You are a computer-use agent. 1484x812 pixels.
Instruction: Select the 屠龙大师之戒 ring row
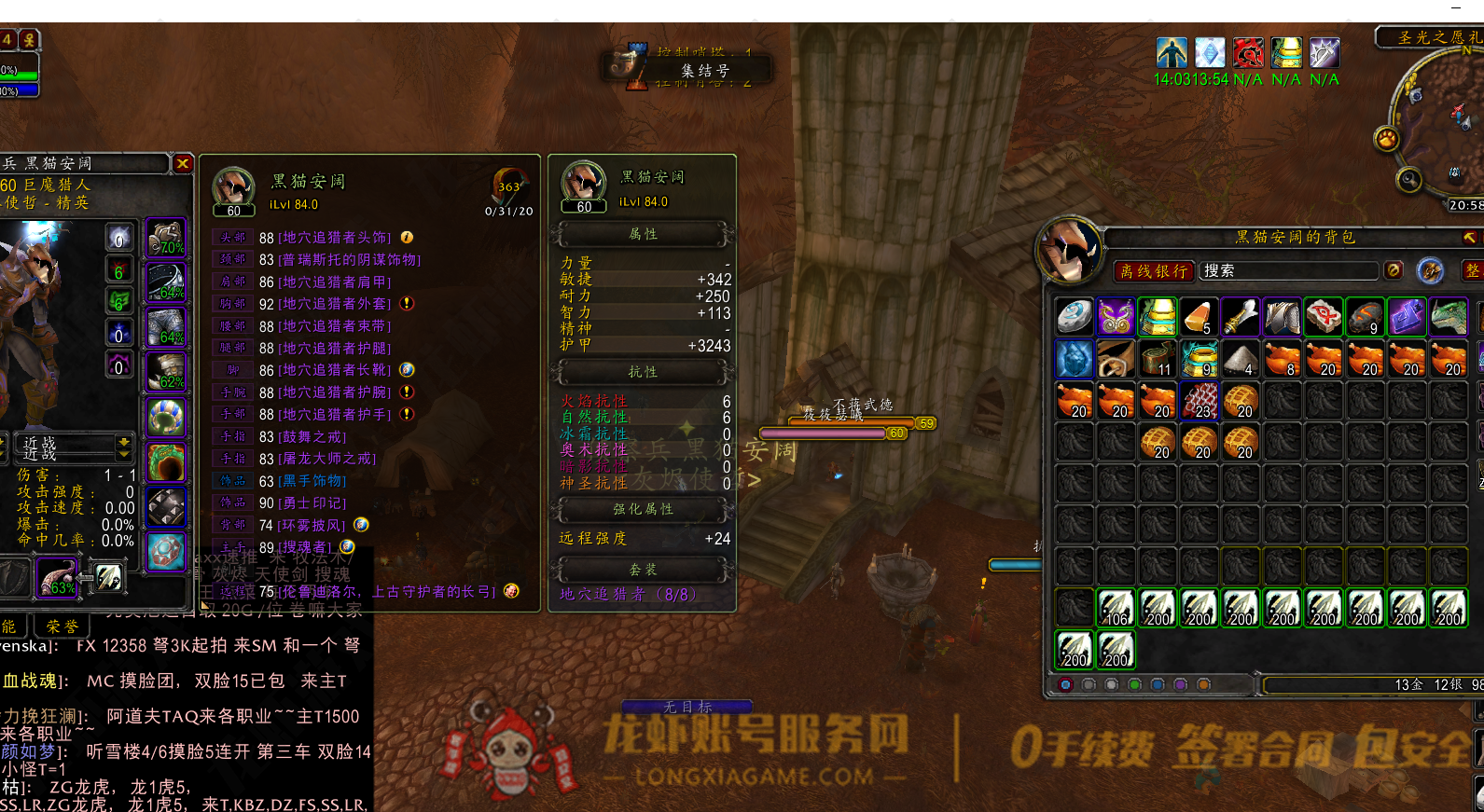point(326,459)
